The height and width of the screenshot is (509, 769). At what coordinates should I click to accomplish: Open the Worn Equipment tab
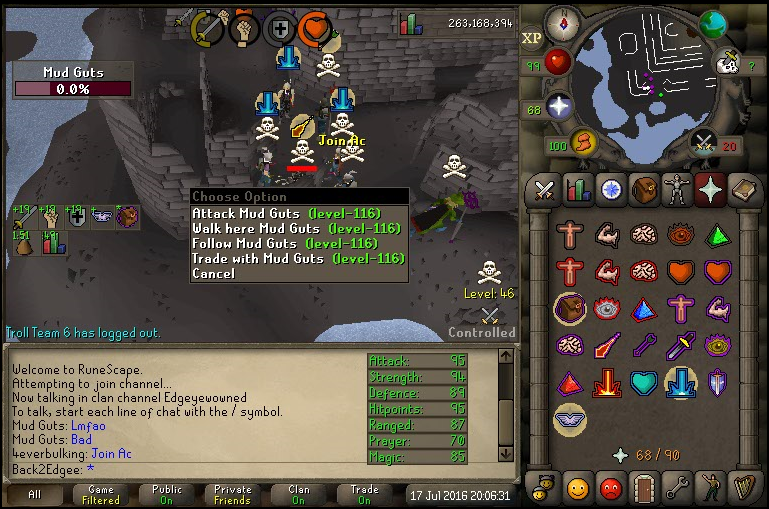676,189
